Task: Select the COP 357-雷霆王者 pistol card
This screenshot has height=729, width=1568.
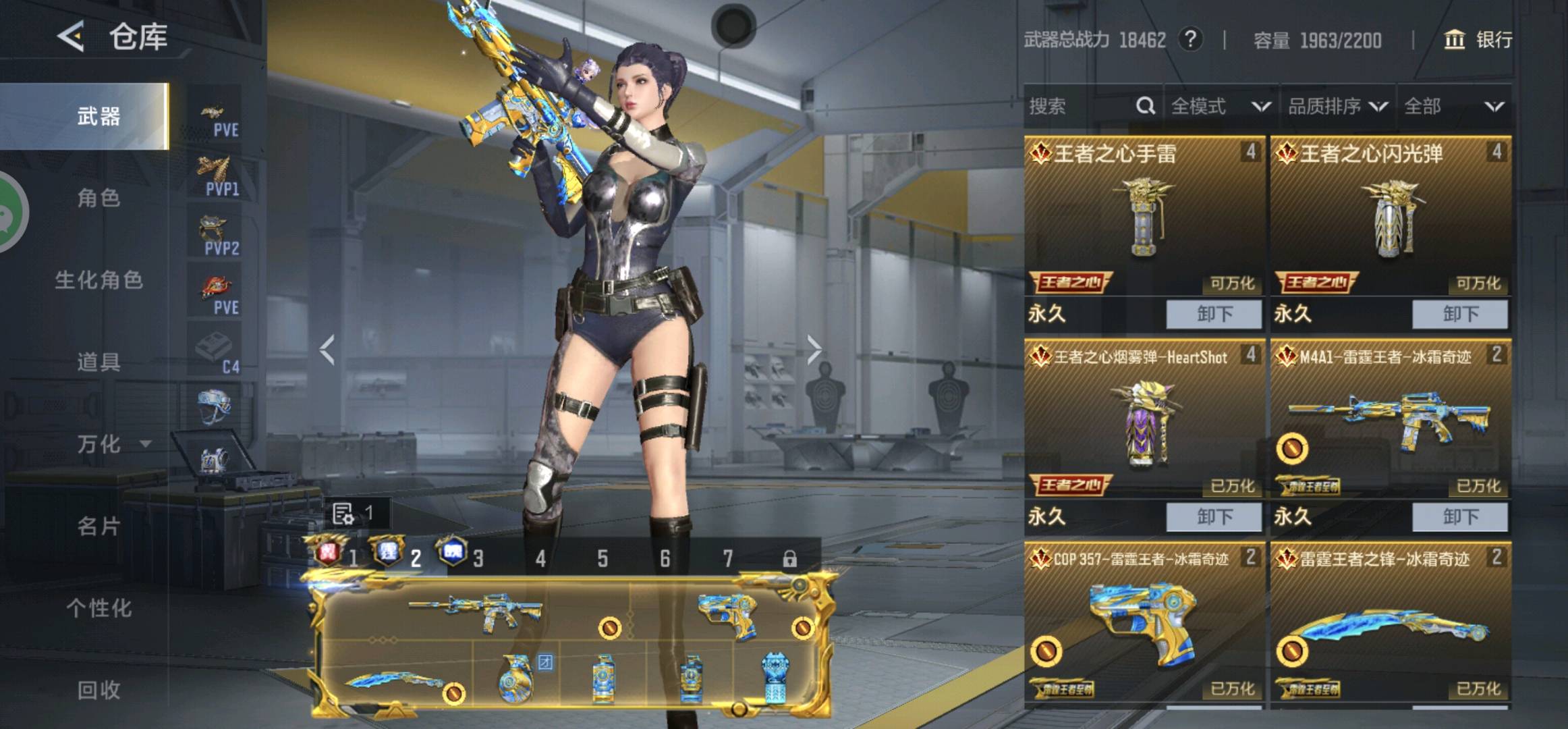Action: click(x=1144, y=621)
